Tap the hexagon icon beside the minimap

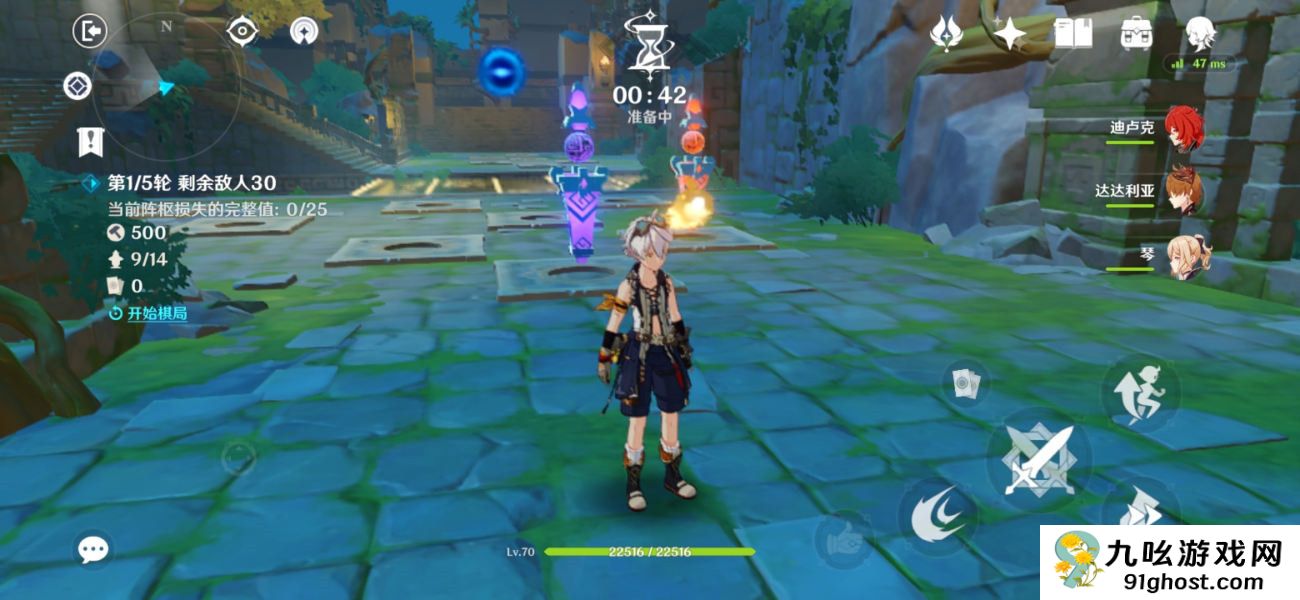[77, 86]
